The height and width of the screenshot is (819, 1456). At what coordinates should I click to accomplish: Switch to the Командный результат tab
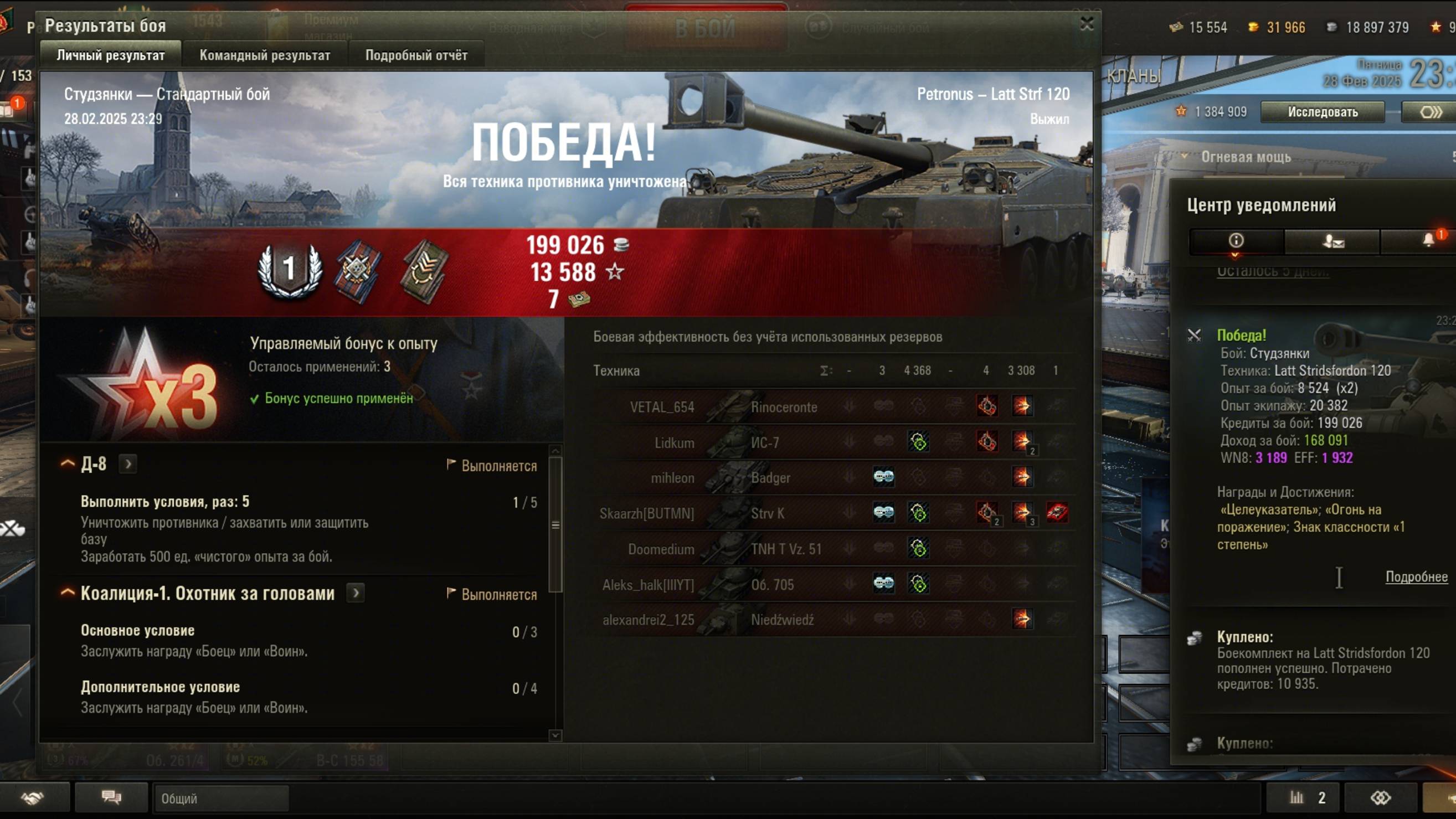[x=265, y=55]
